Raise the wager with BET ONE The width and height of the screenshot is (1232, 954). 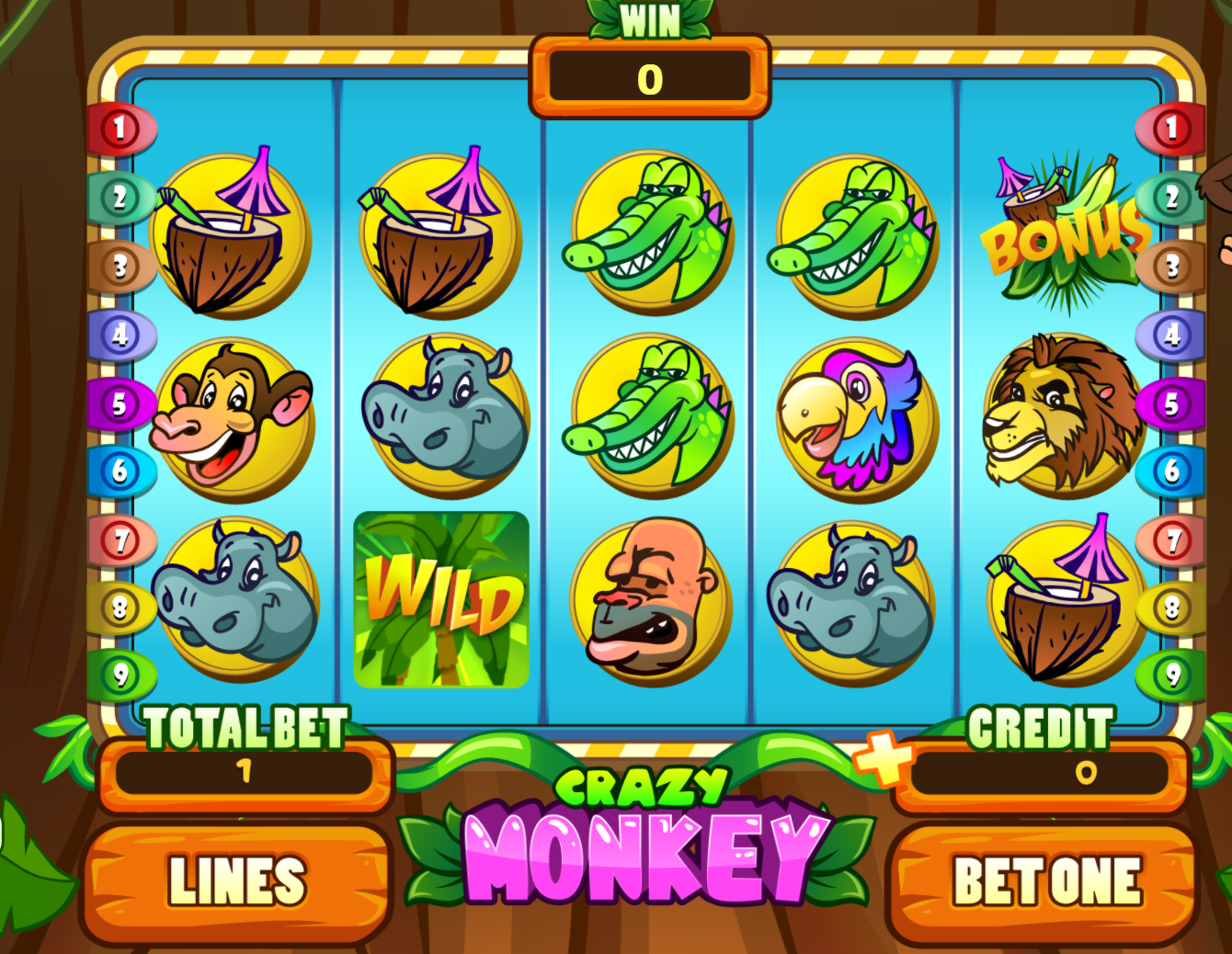point(1046,881)
